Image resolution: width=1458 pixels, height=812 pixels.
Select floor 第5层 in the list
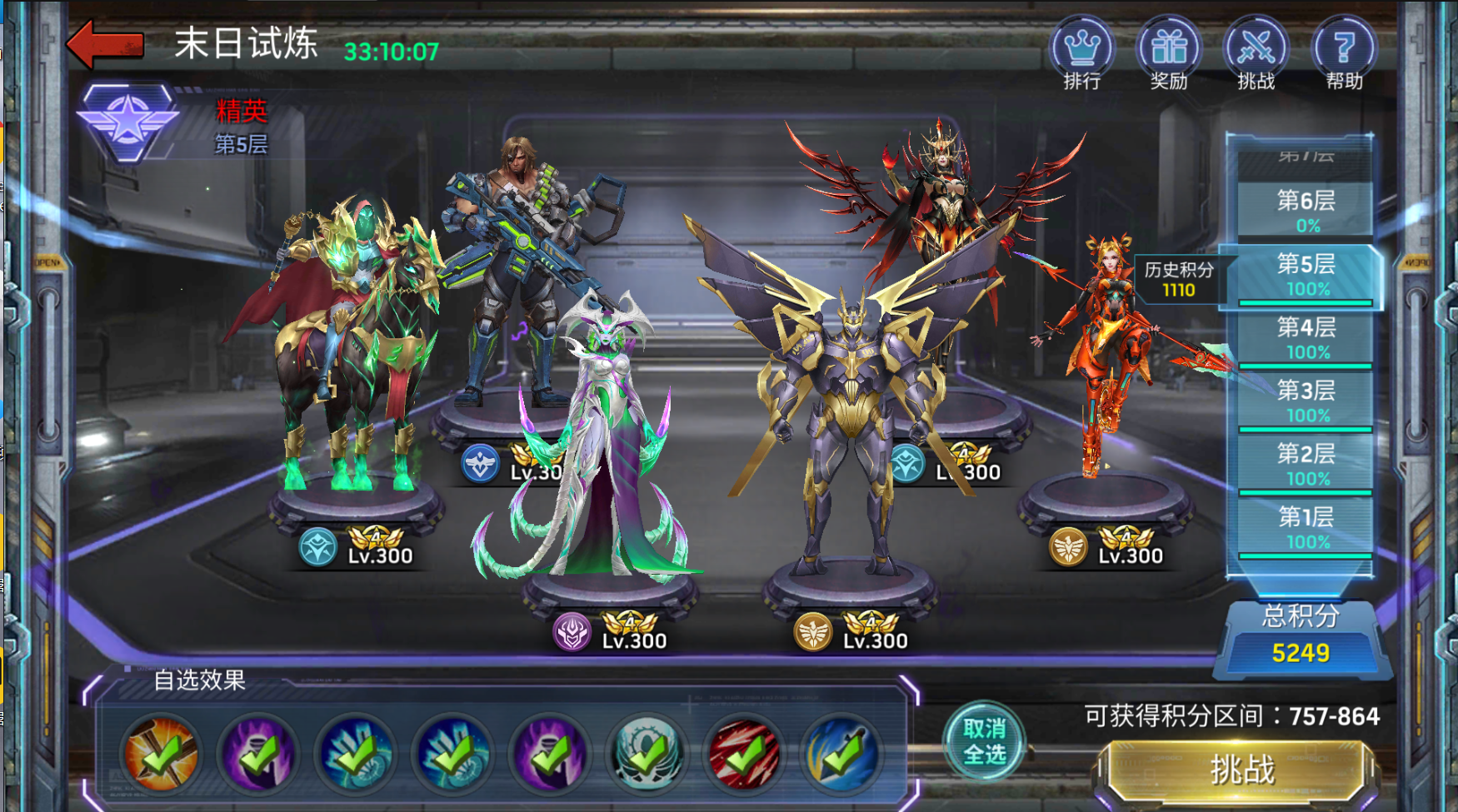tap(1306, 274)
